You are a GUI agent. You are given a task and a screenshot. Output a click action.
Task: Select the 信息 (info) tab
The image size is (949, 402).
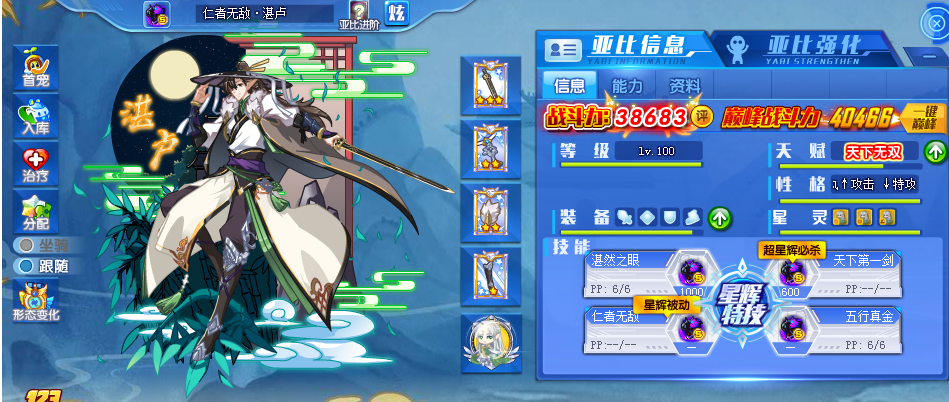click(569, 86)
